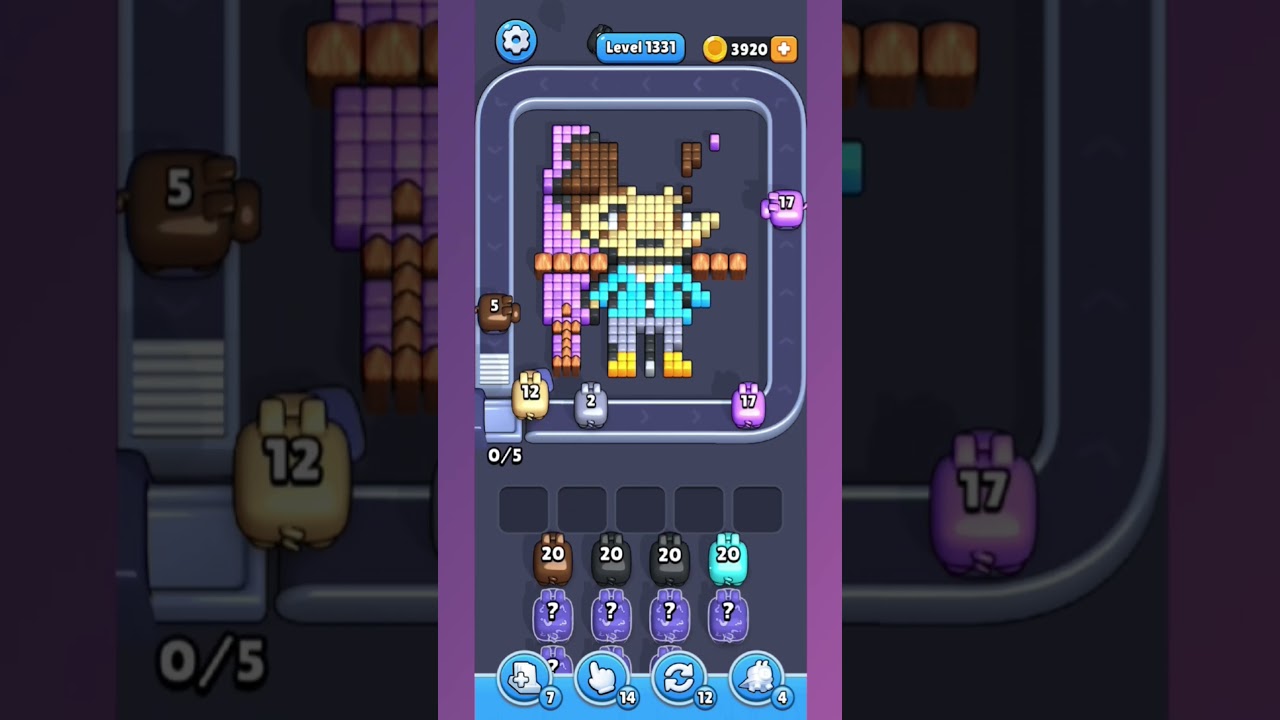This screenshot has width=1280, height=720.
Task: Open the settings gear
Action: [x=517, y=41]
